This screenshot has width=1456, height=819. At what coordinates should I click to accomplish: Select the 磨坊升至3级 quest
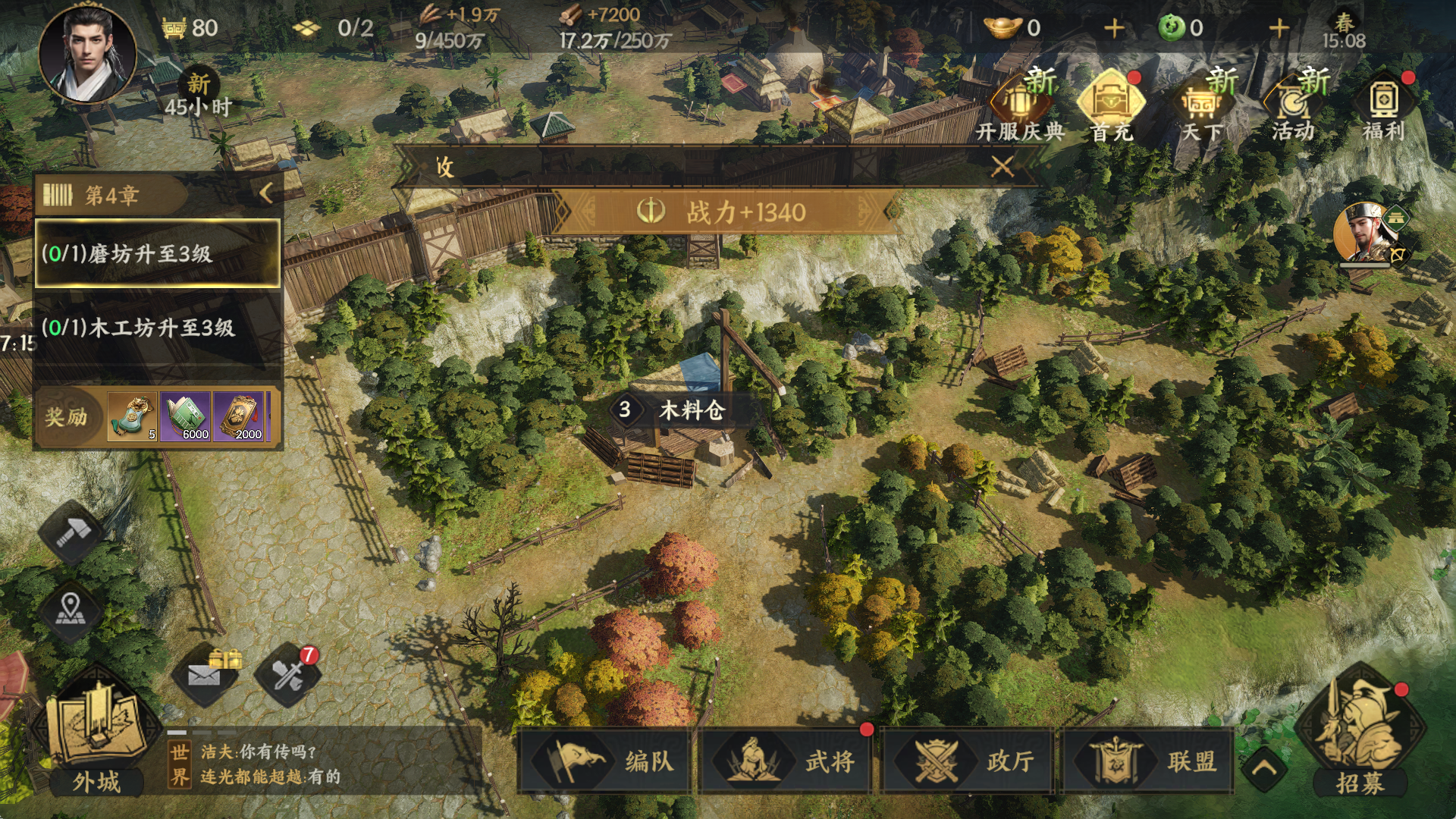click(x=158, y=253)
